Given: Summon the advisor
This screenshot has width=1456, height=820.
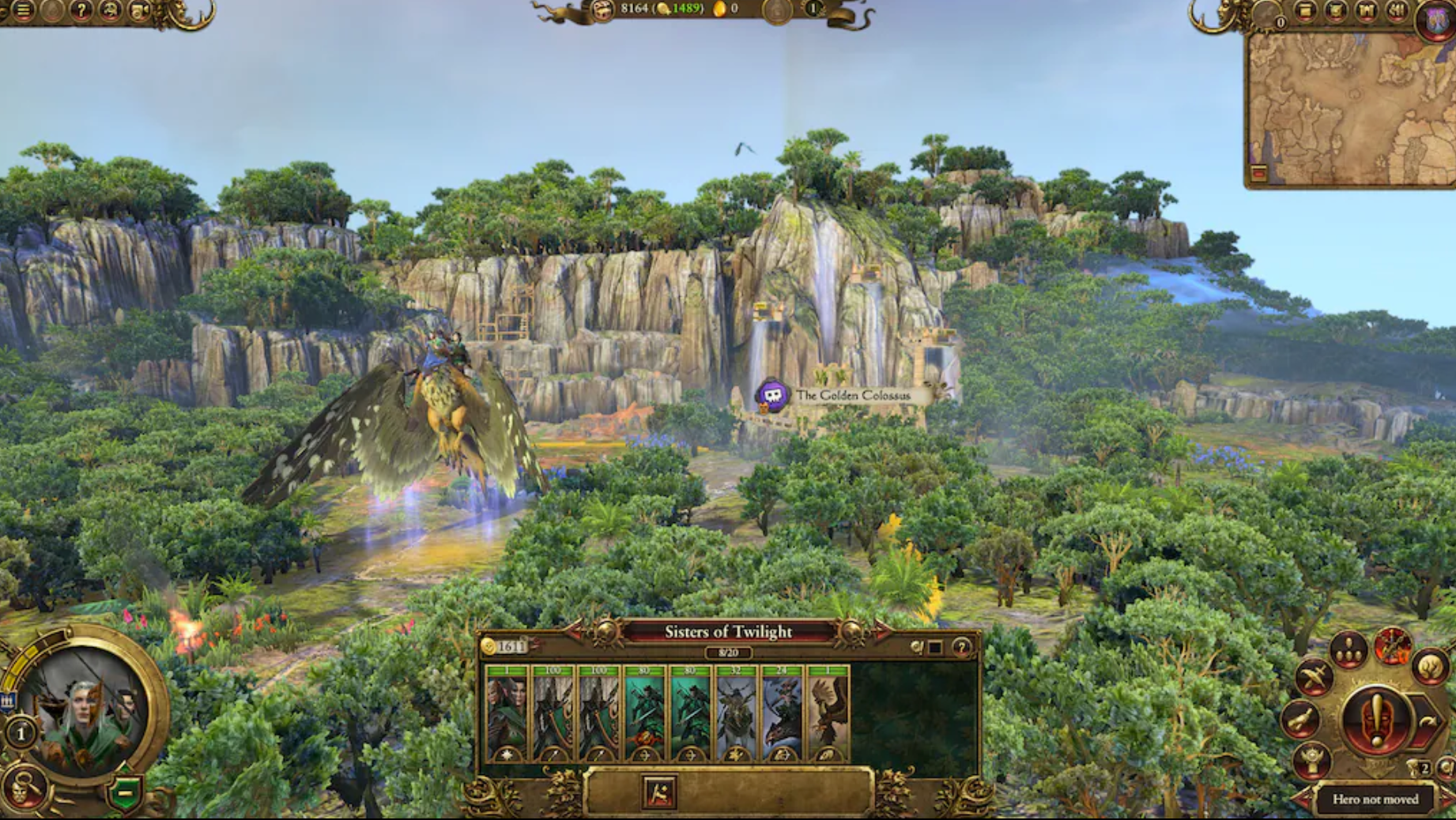Looking at the screenshot, I should pyautogui.click(x=108, y=11).
